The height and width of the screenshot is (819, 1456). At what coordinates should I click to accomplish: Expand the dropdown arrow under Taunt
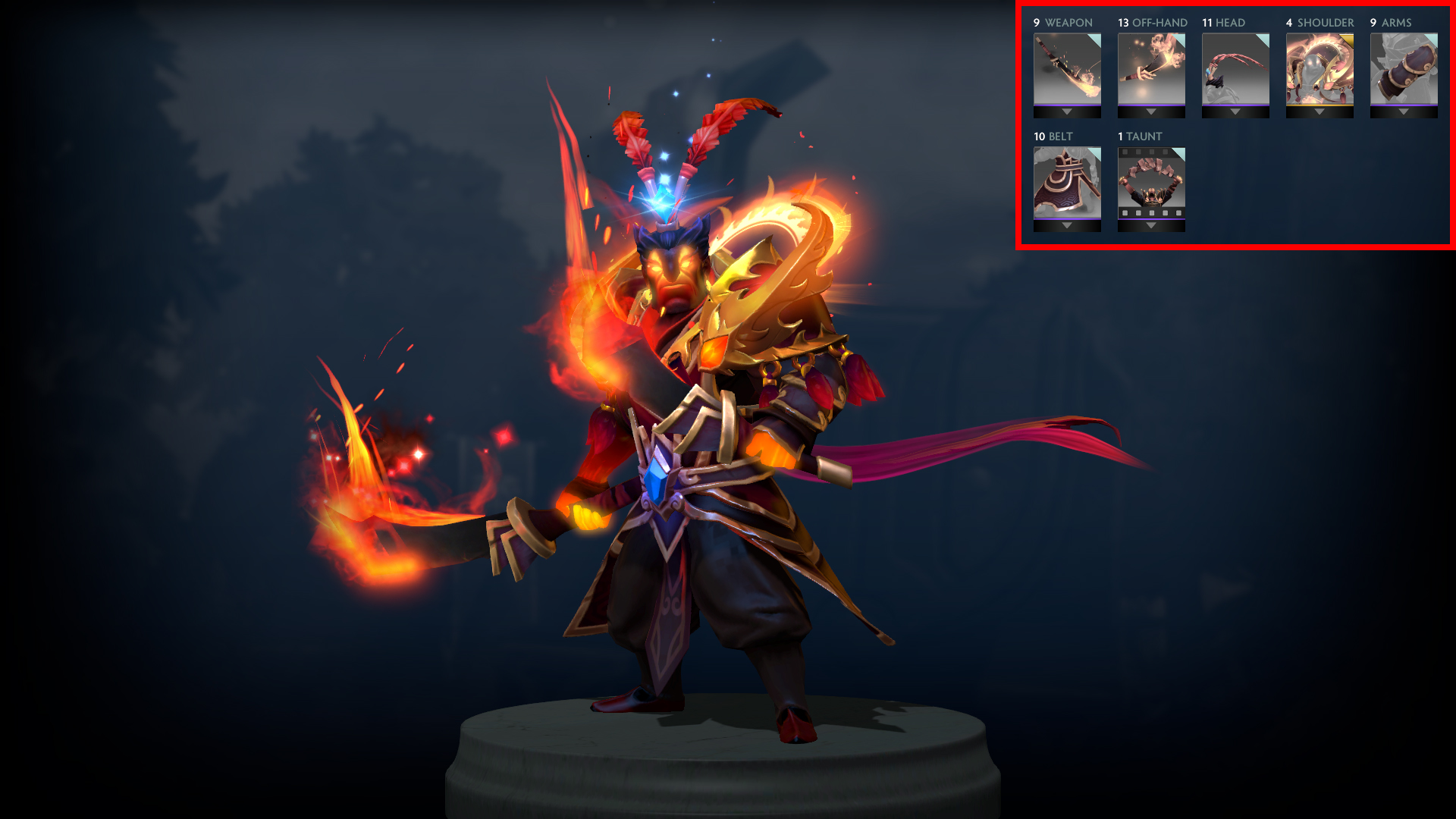click(1151, 226)
